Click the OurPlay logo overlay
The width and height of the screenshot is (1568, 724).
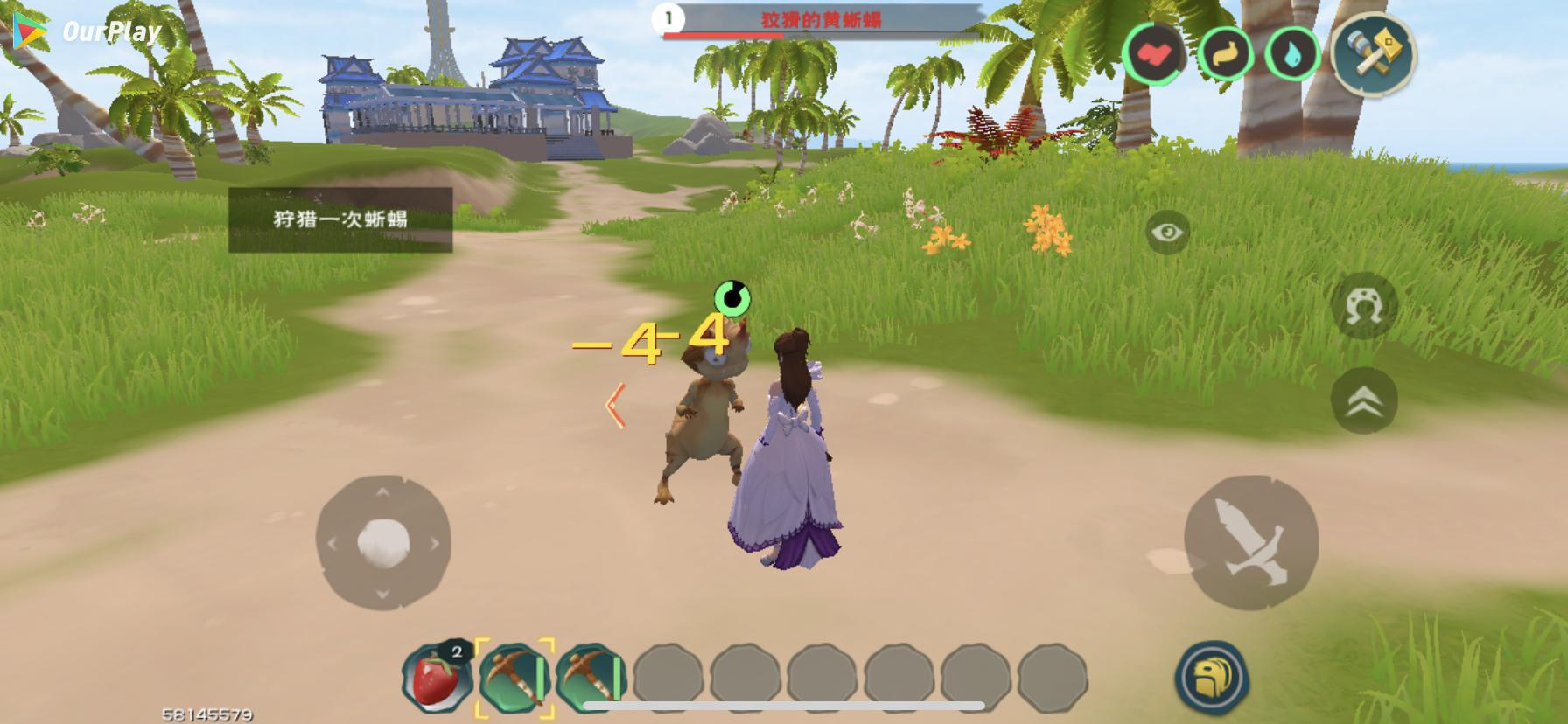(88, 32)
